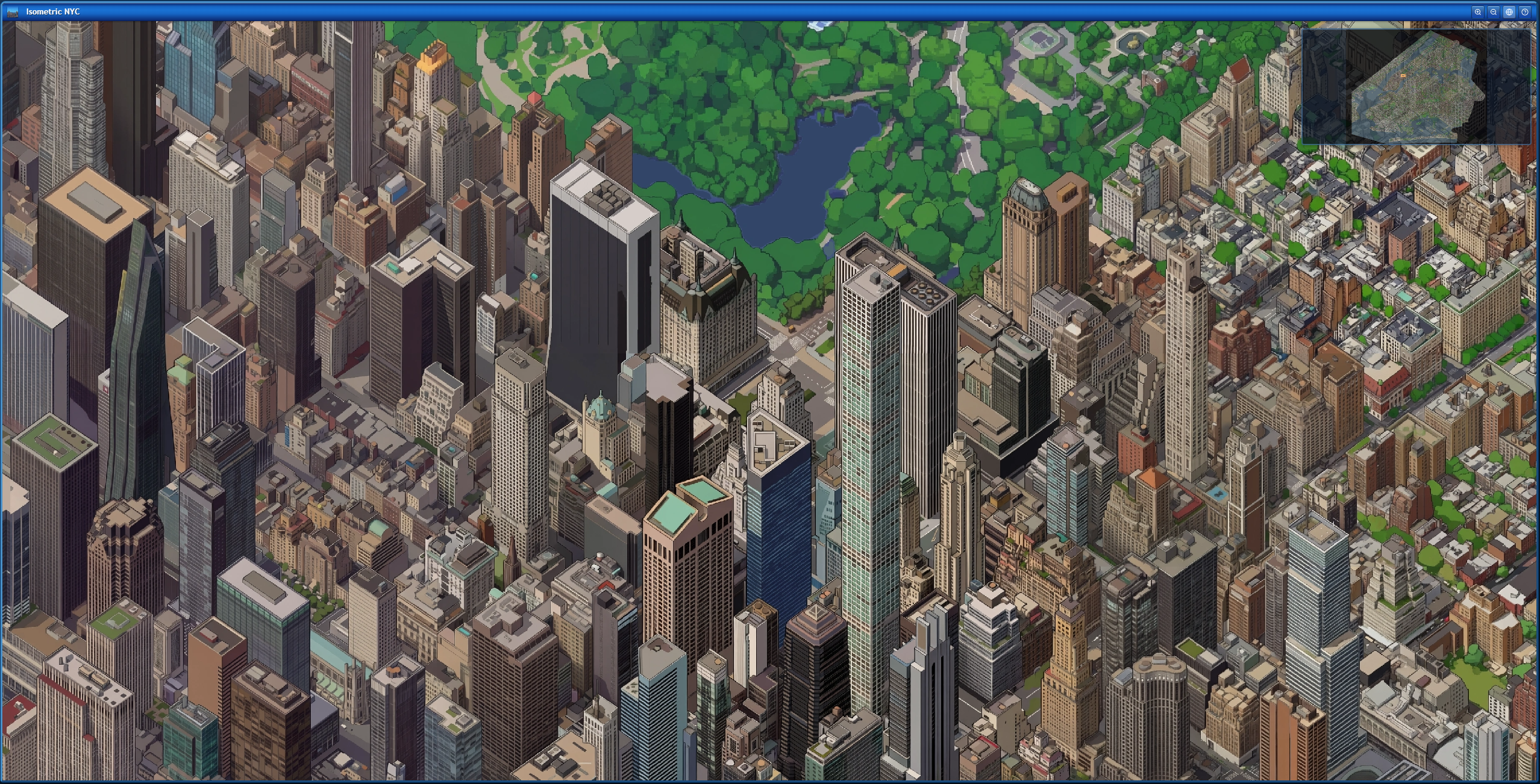Open the help question mark icon
Image resolution: width=1540 pixels, height=784 pixels.
click(1526, 11)
